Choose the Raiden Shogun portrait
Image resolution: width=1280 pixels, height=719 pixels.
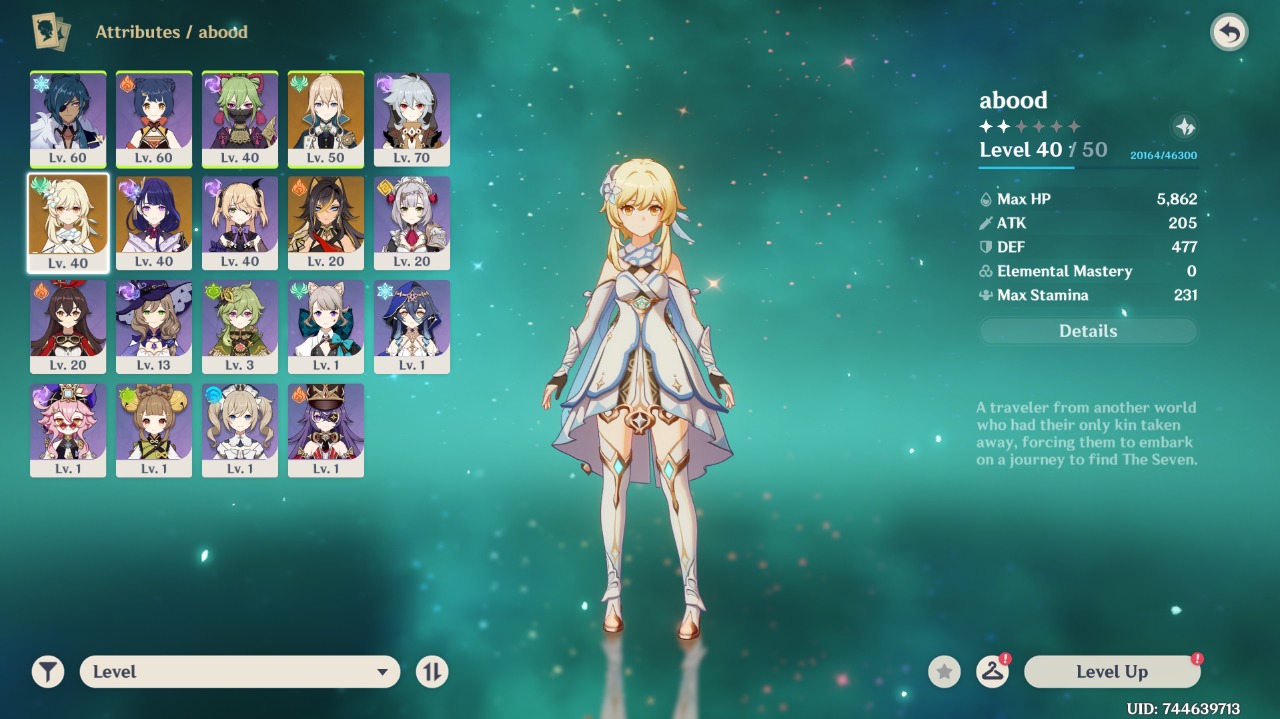click(154, 223)
